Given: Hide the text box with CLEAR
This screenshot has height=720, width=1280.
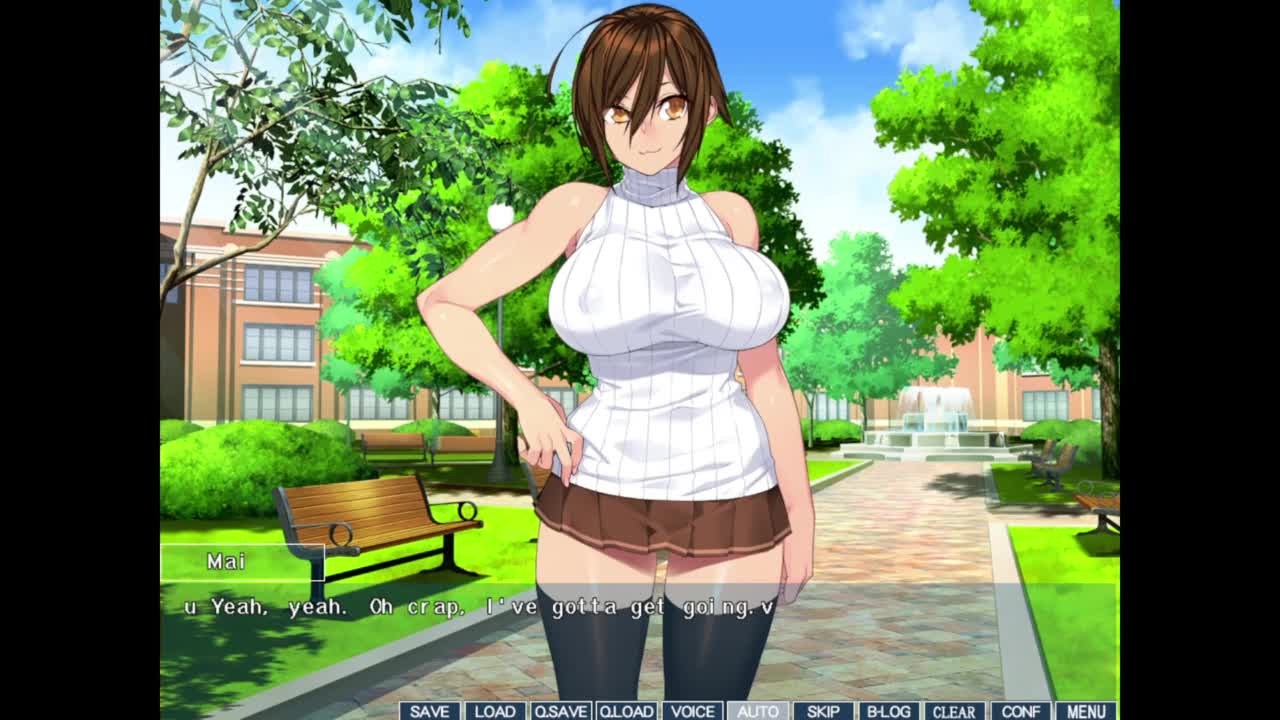Looking at the screenshot, I should (x=954, y=711).
